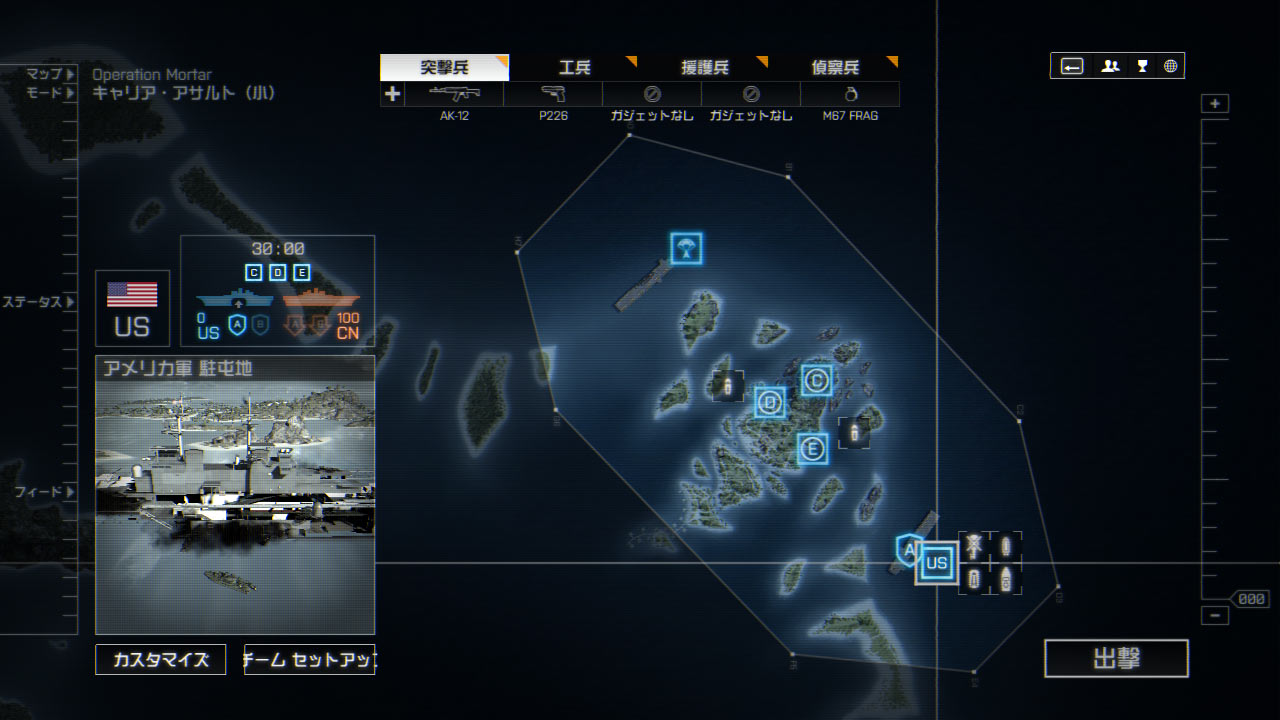Select objective D on the map

[x=769, y=402]
